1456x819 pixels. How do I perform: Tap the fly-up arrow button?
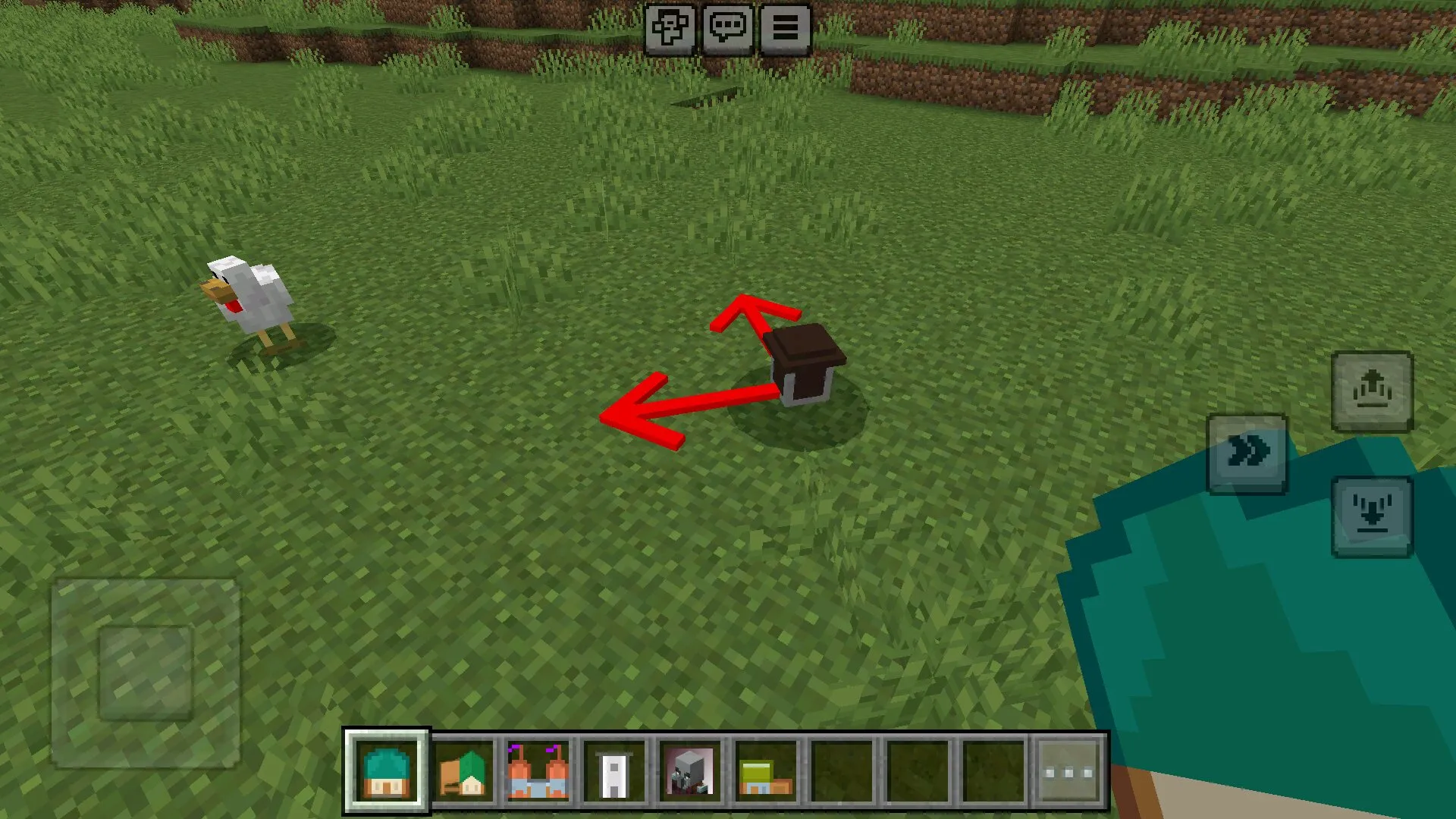[1372, 392]
